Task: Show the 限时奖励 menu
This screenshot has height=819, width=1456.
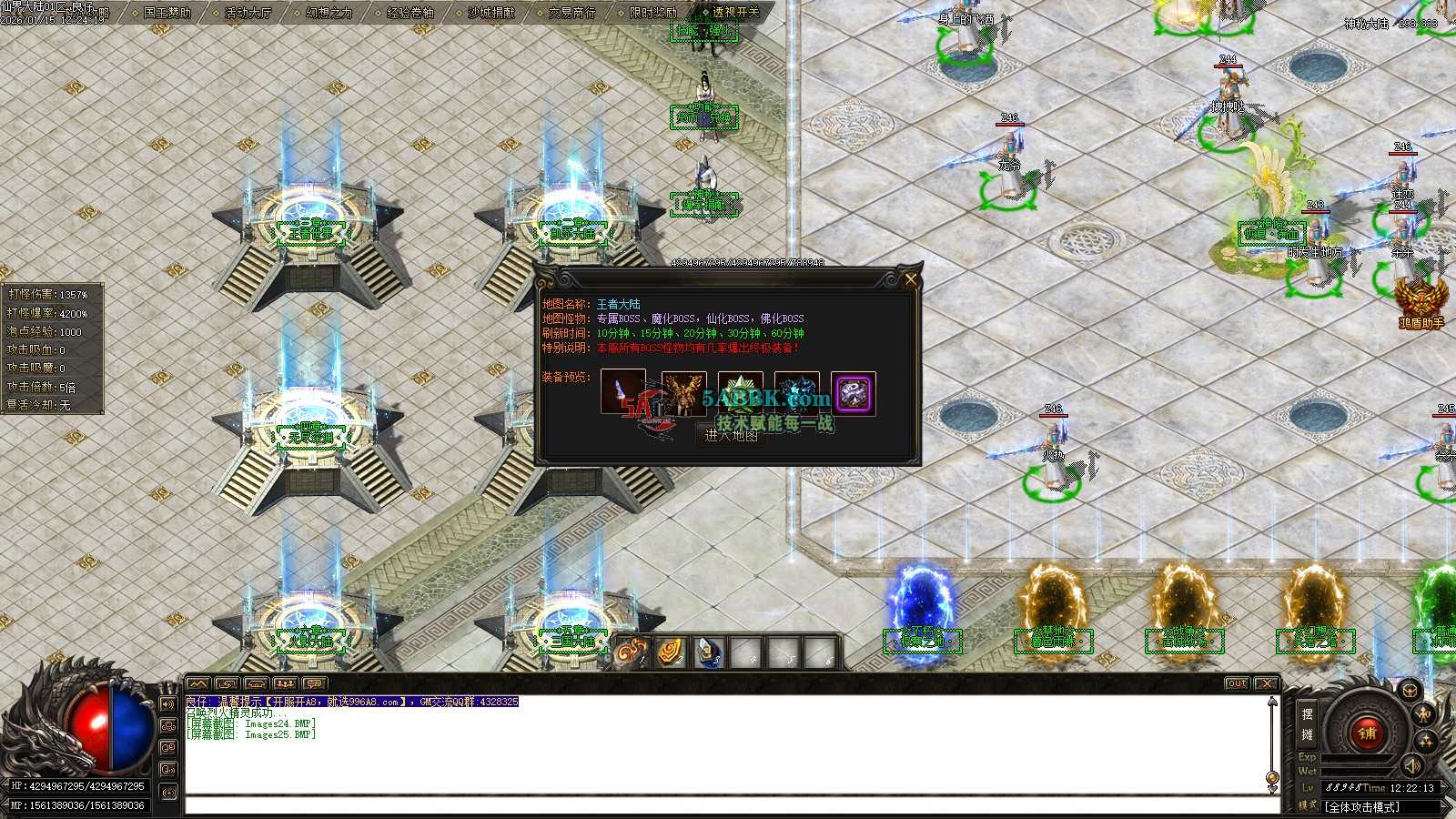Action: tap(653, 13)
